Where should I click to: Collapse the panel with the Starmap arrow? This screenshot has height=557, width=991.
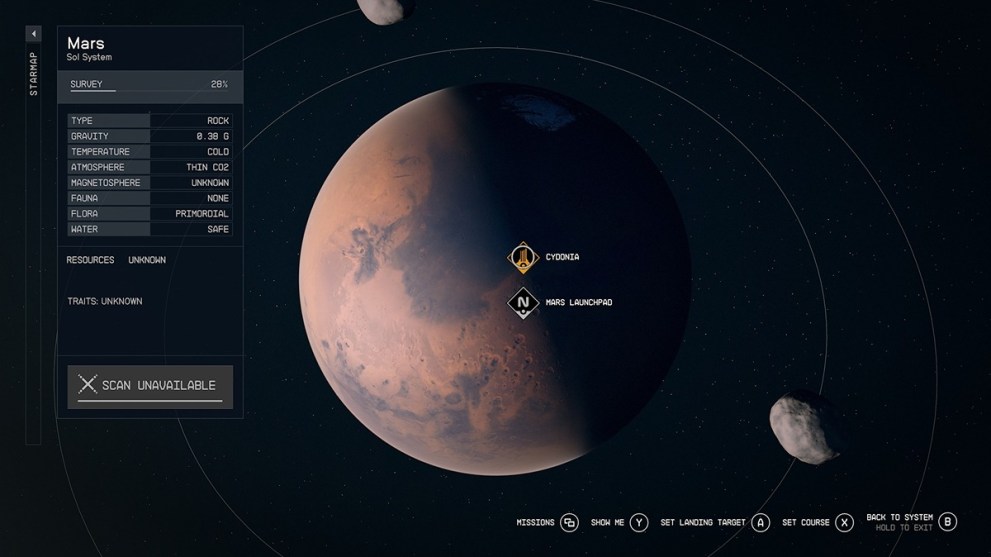click(33, 34)
